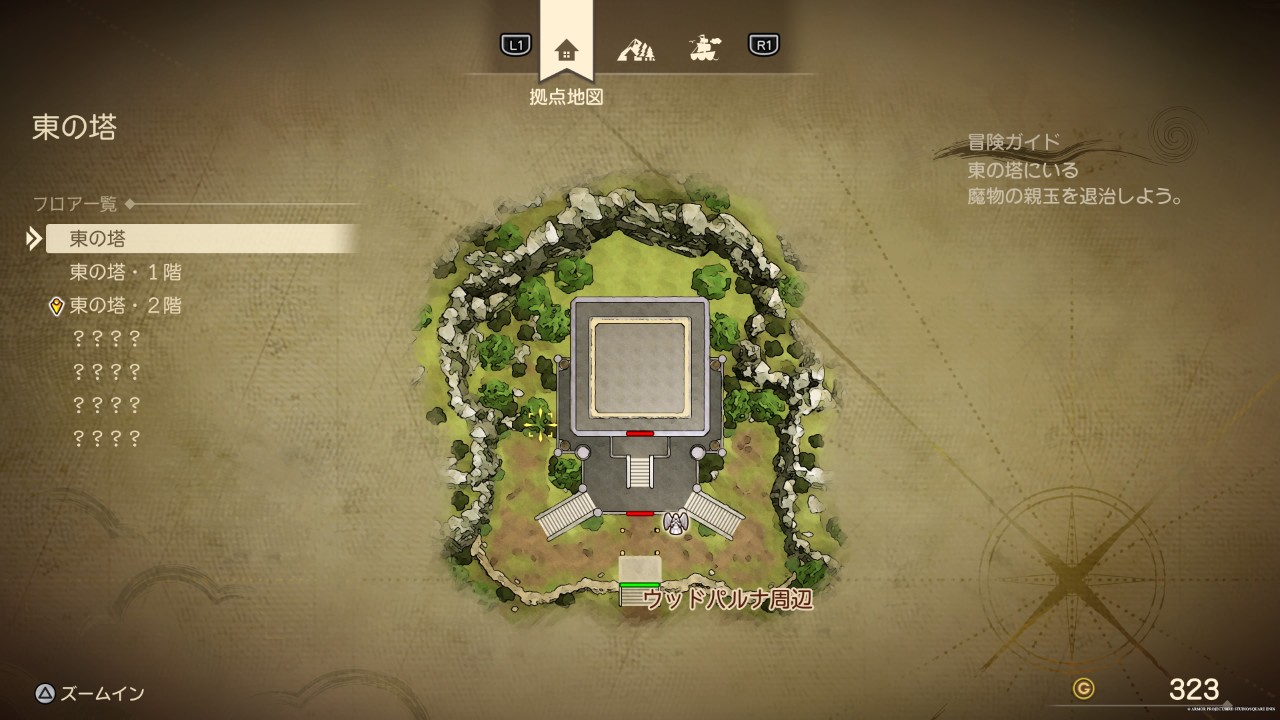Switch to the base map house tab
Image resolution: width=1280 pixels, height=720 pixels.
point(566,49)
